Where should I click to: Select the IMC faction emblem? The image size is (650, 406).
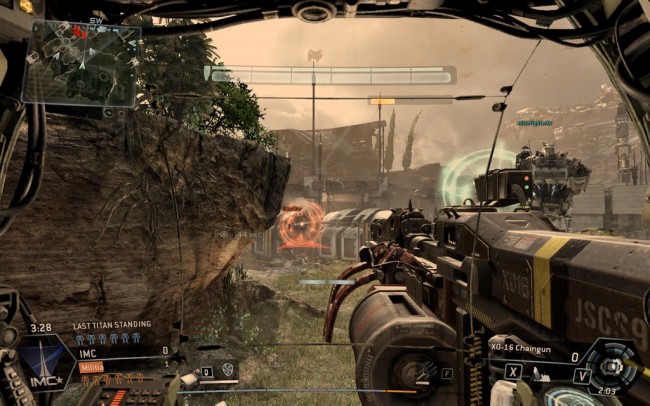(40, 359)
